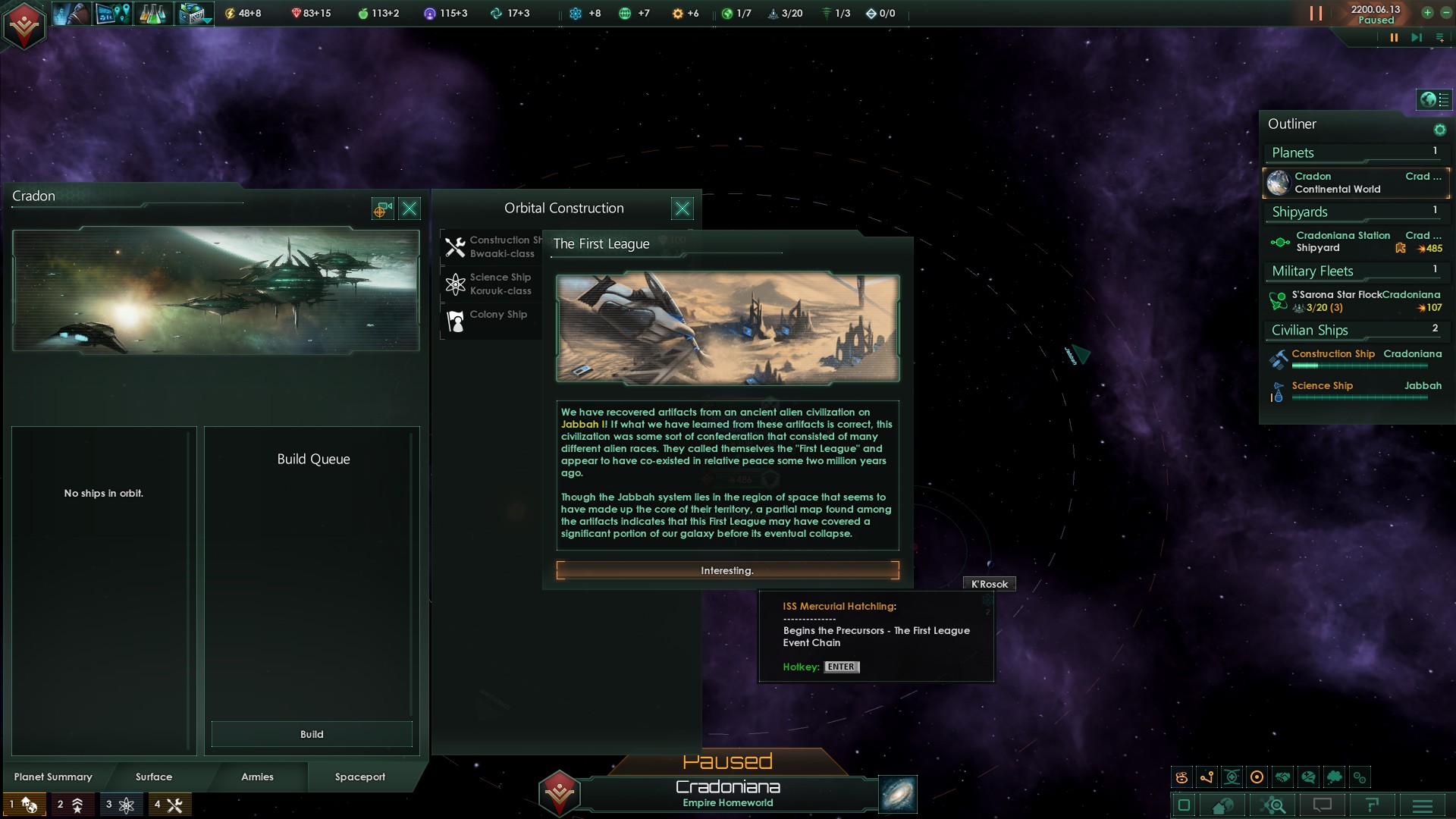Switch to the Armies tab
The height and width of the screenshot is (819, 1456).
click(x=257, y=777)
